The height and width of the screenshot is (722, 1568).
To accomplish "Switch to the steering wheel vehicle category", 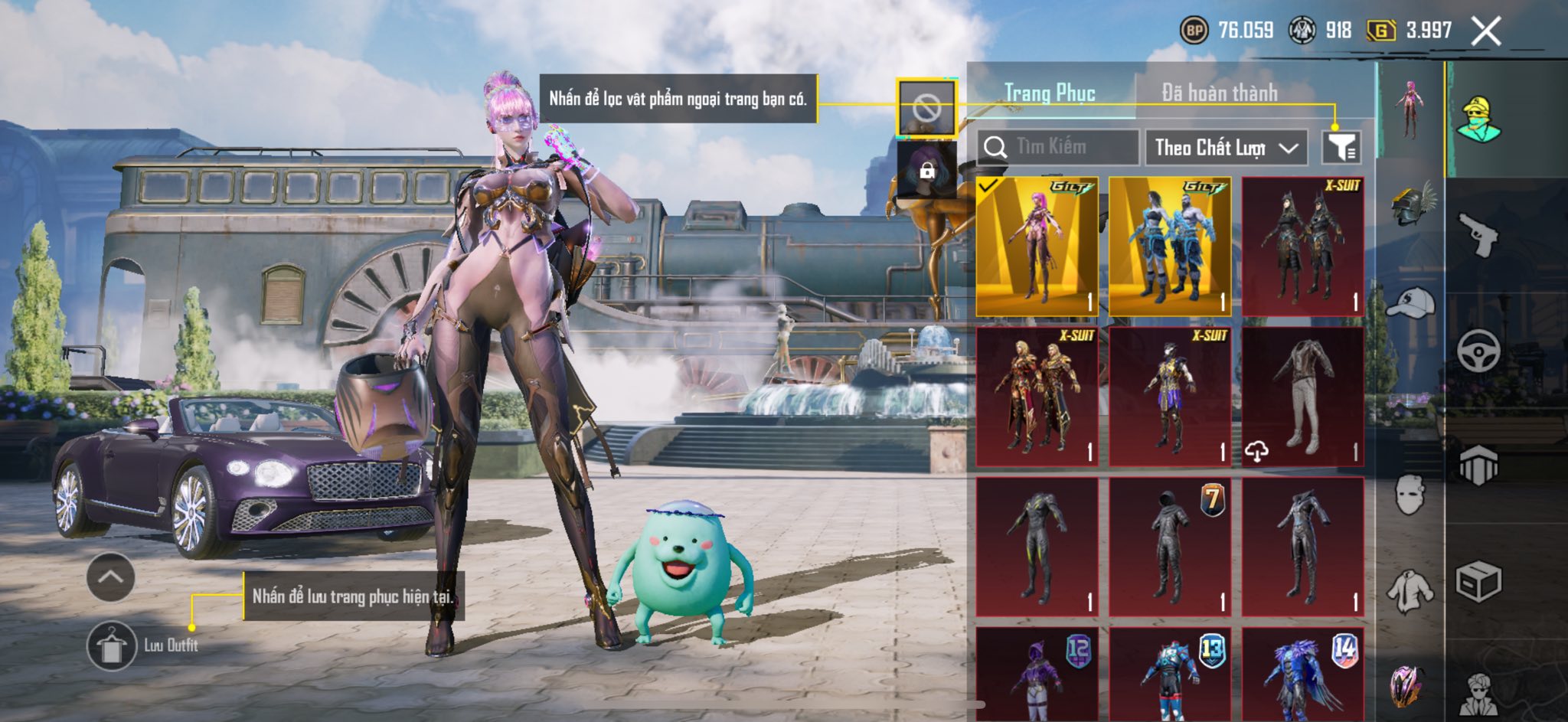I will coord(1478,351).
